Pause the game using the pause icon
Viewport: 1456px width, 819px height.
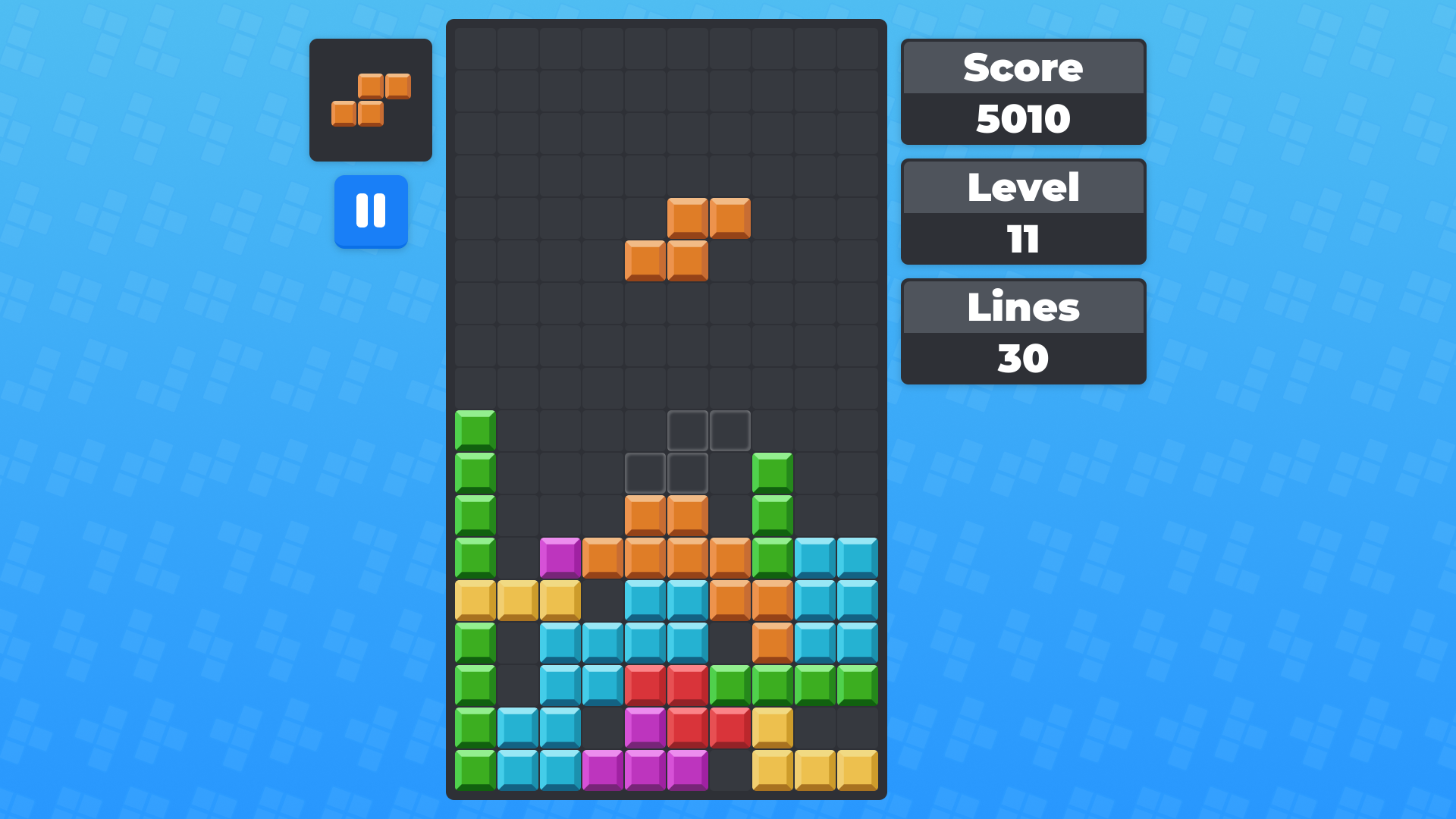(371, 212)
